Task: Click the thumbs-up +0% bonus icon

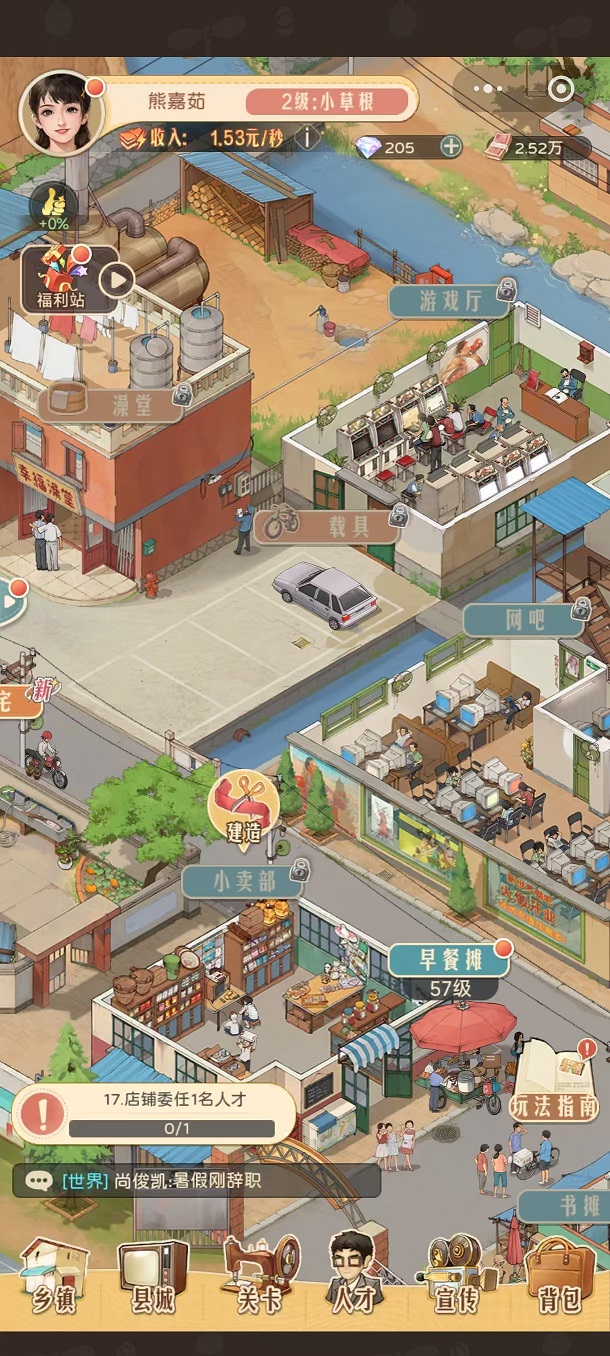Action: click(x=54, y=205)
